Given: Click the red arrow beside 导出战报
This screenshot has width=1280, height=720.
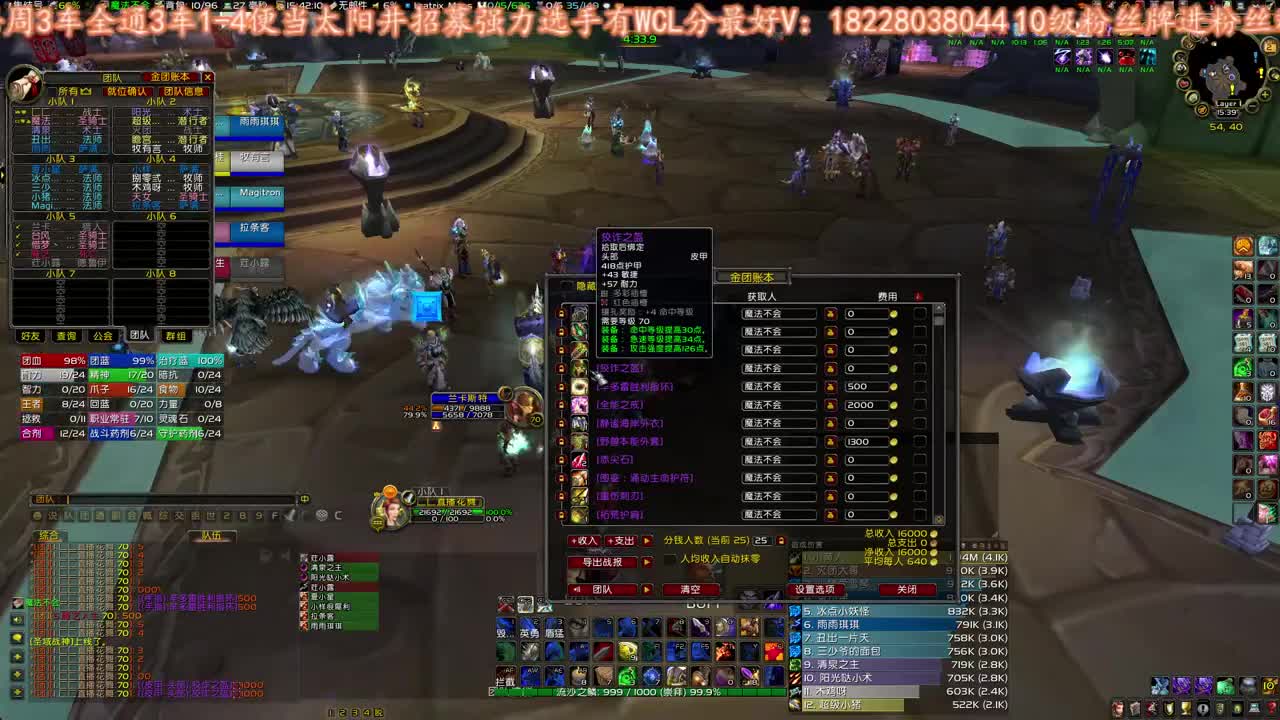Looking at the screenshot, I should [645, 561].
